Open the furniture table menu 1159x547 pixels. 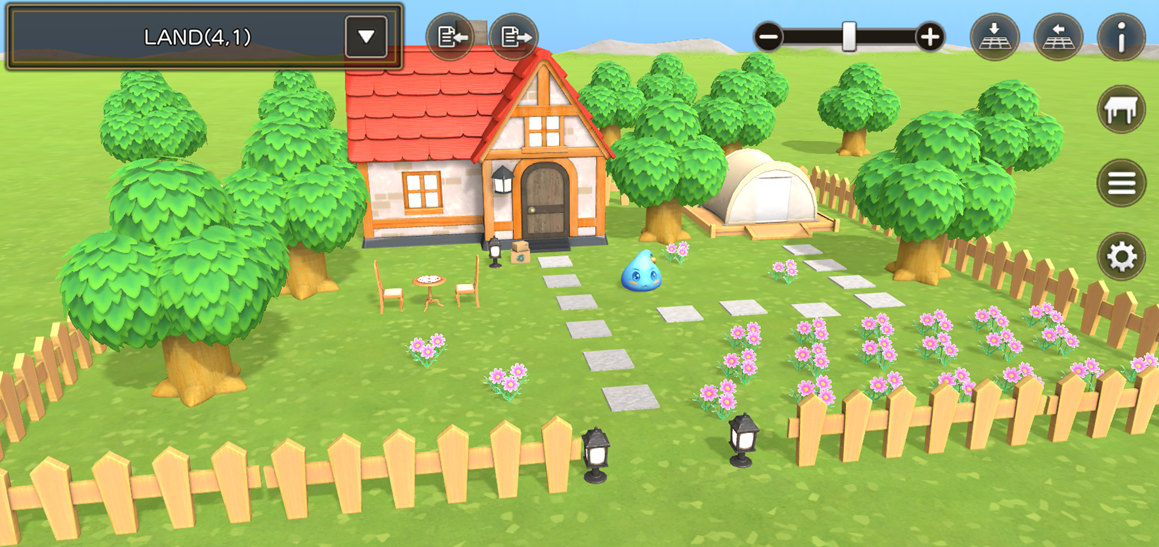pos(1121,109)
